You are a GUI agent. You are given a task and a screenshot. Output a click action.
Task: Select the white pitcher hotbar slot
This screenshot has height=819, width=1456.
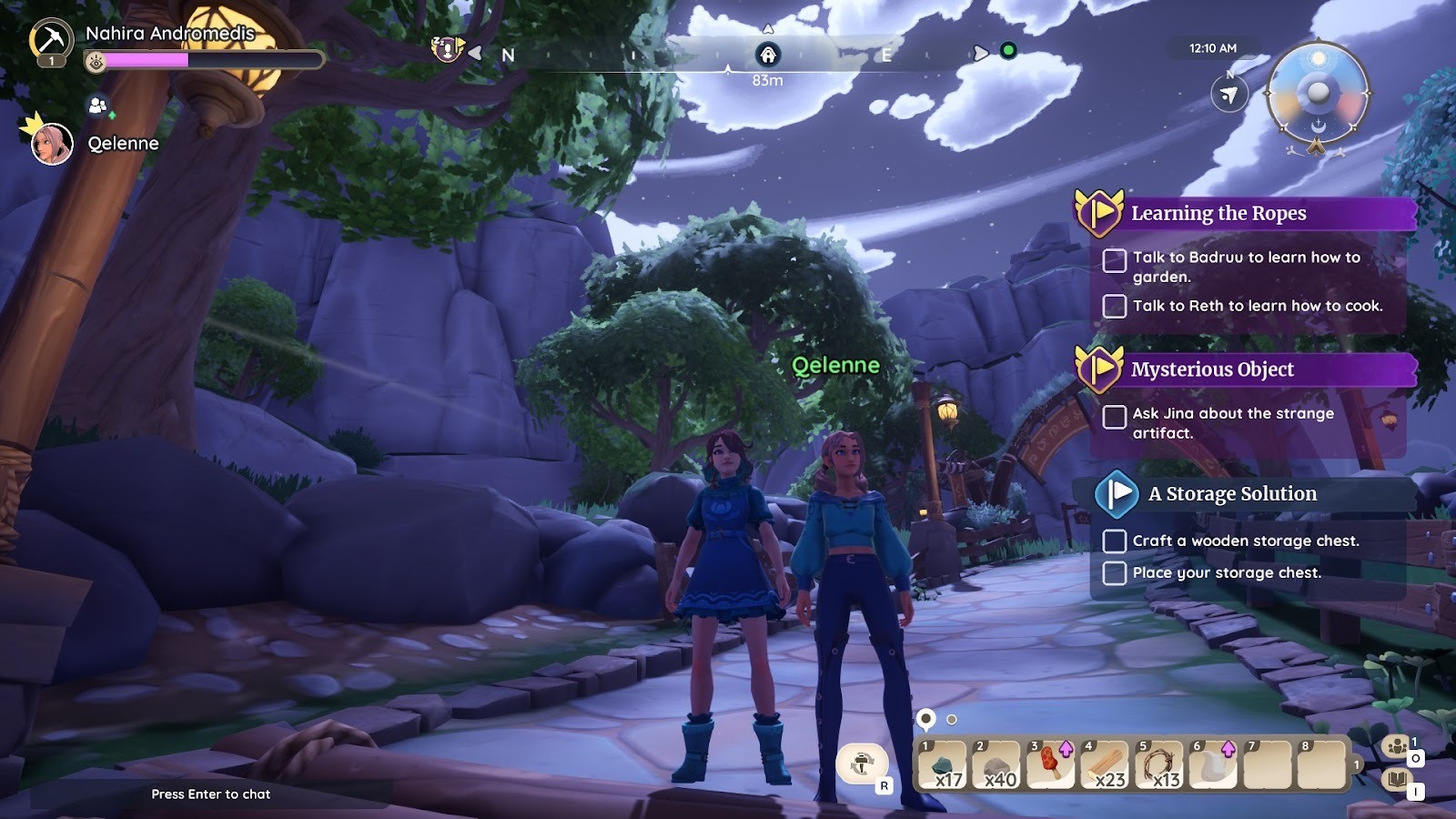tap(1212, 764)
